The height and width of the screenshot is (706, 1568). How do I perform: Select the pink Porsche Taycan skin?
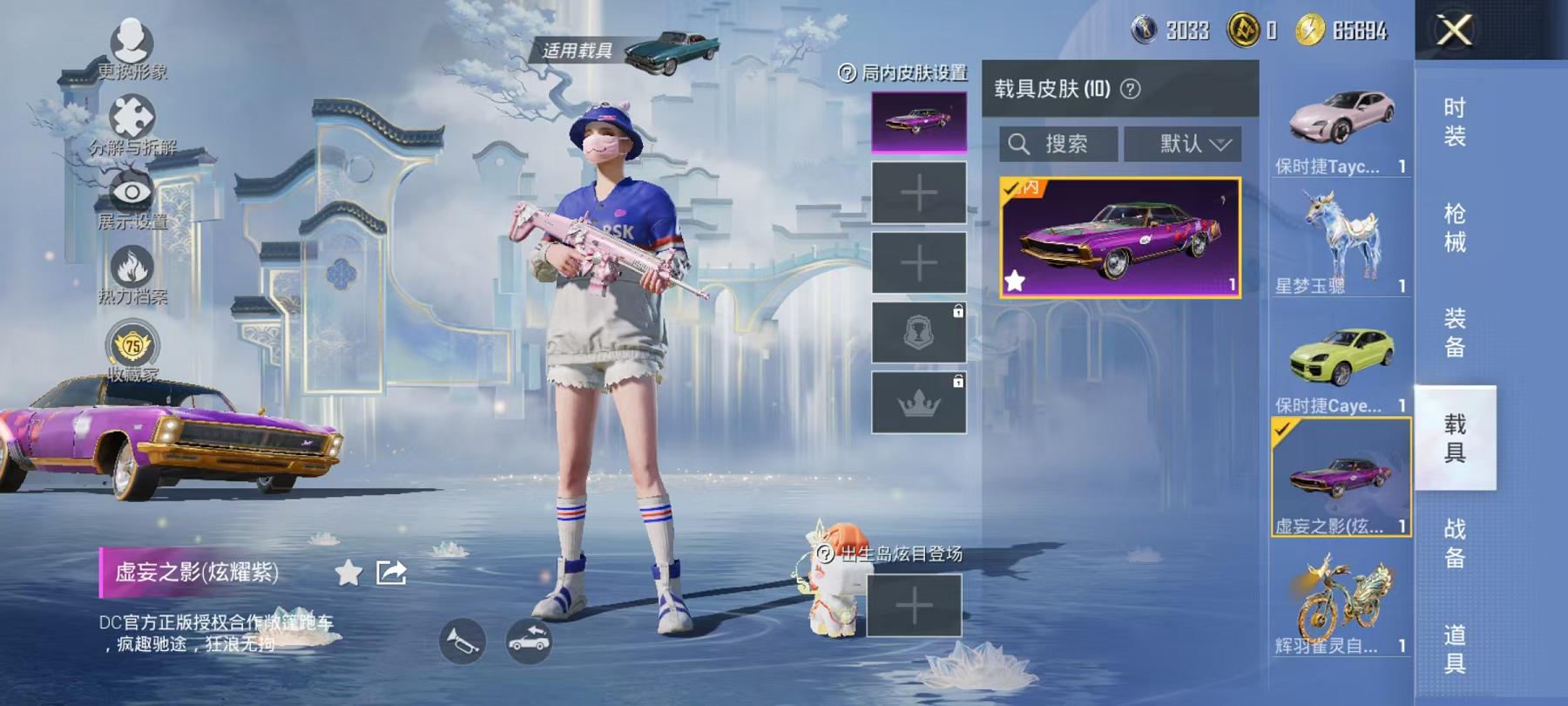click(1341, 125)
